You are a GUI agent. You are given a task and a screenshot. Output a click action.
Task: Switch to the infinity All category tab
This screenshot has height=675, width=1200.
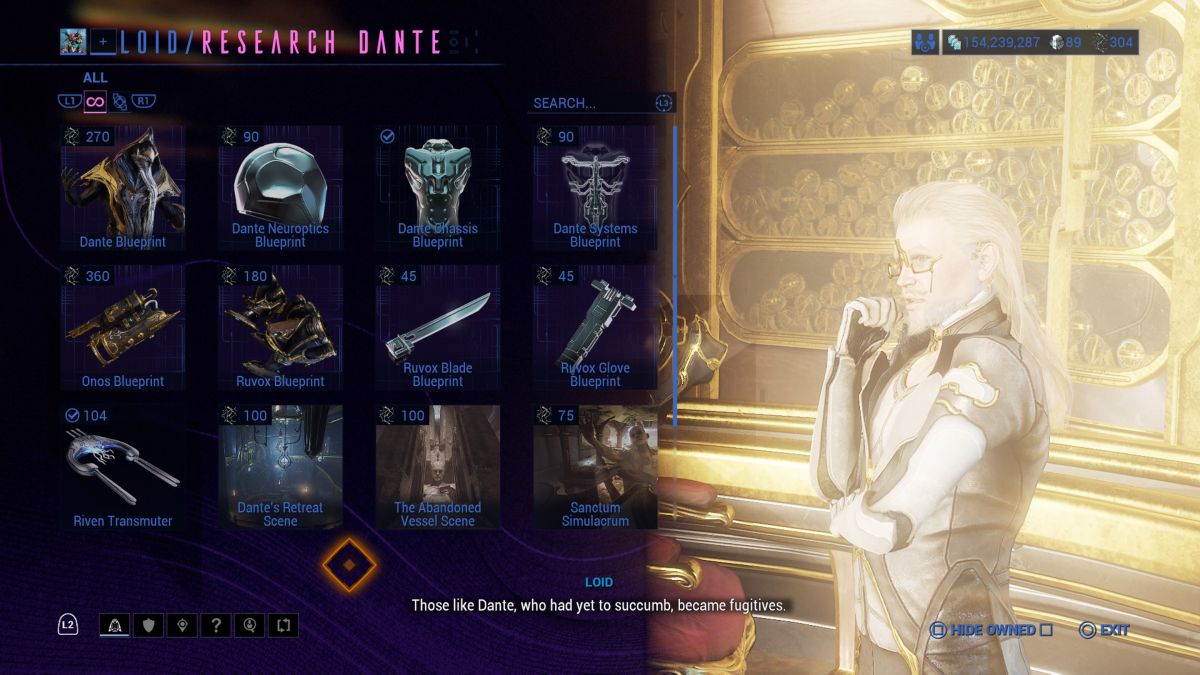point(95,101)
